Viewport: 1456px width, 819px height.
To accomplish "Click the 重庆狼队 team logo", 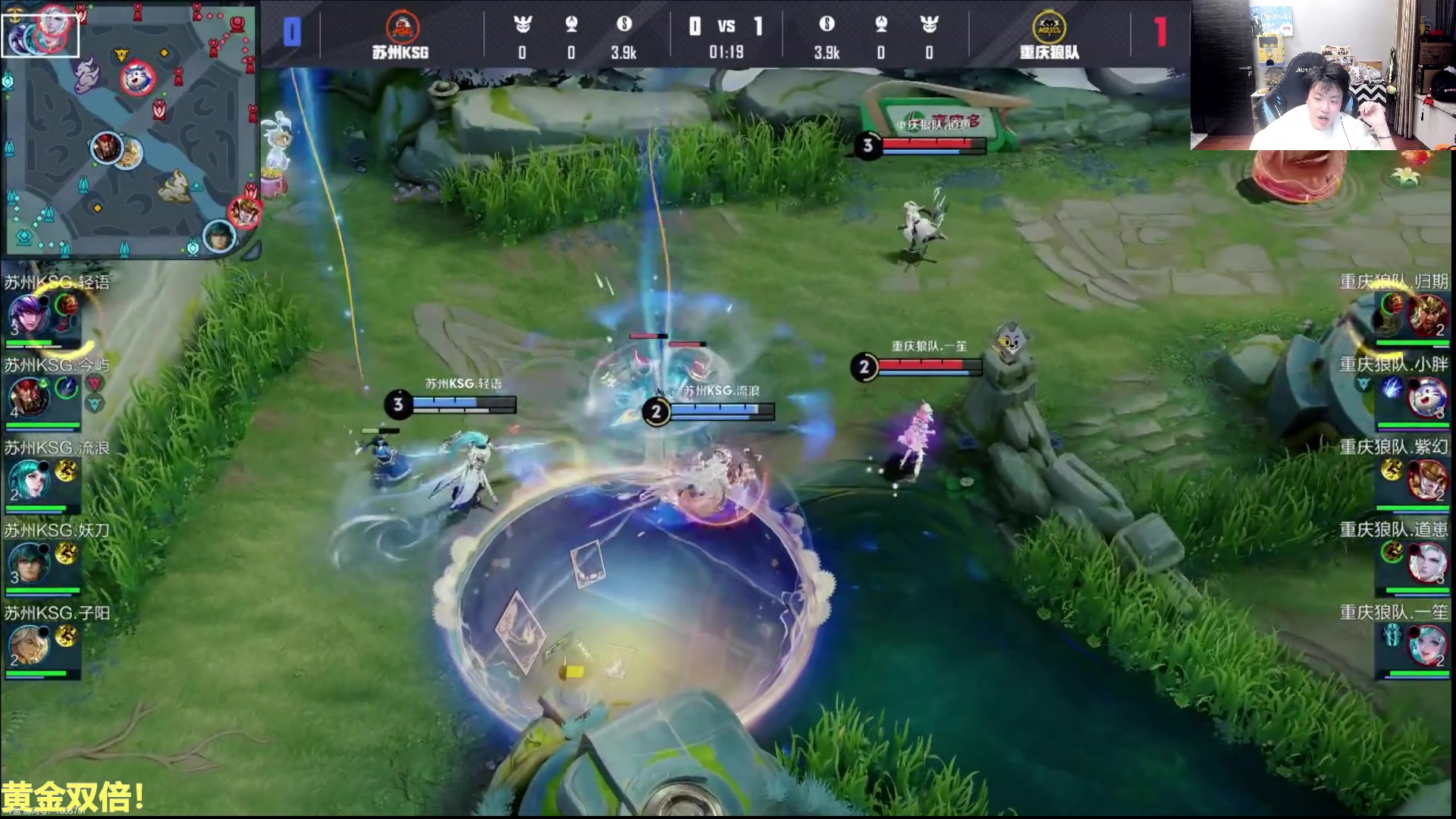I will (1049, 27).
